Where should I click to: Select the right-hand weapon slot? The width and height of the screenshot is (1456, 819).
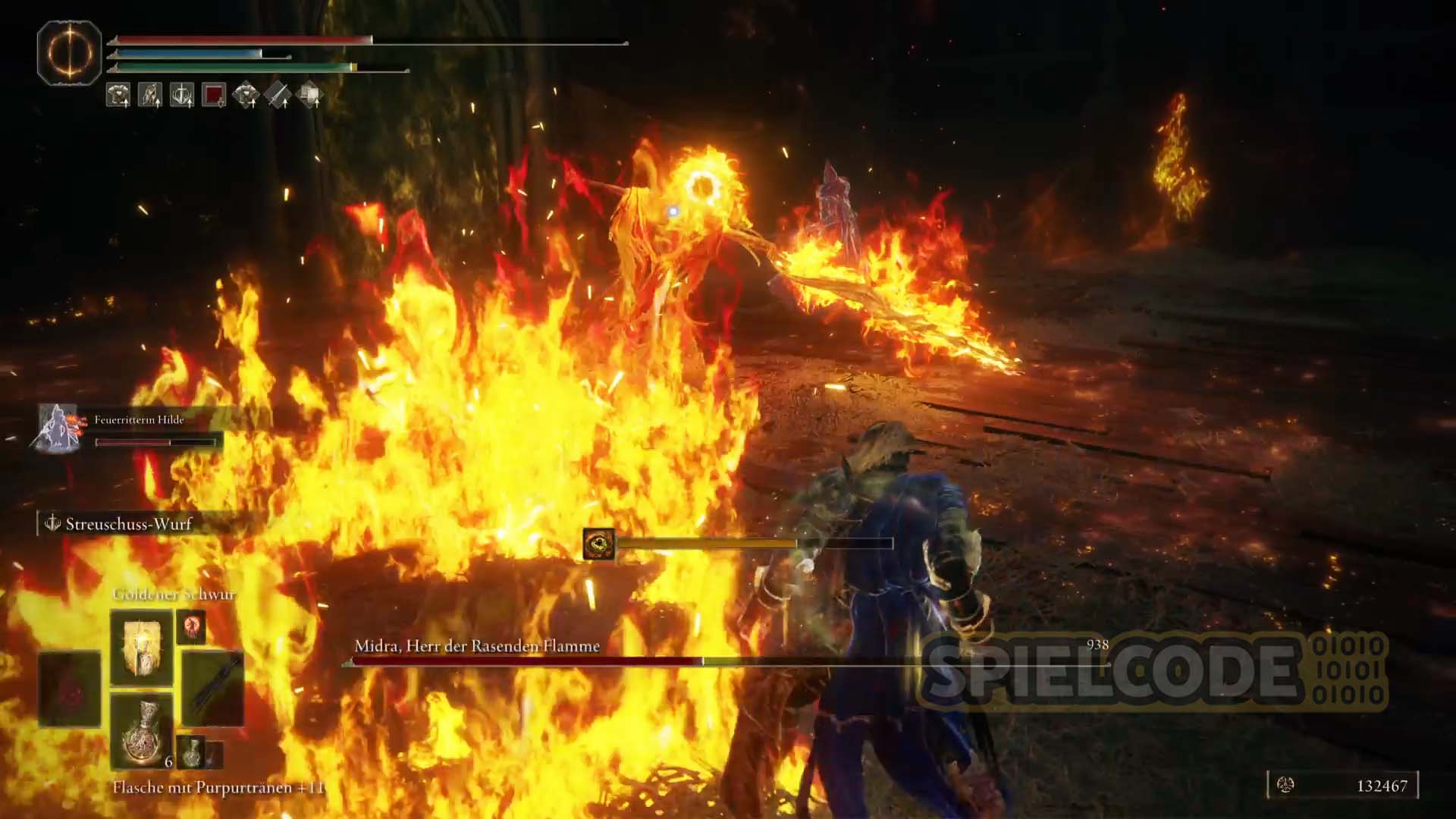coord(213,689)
